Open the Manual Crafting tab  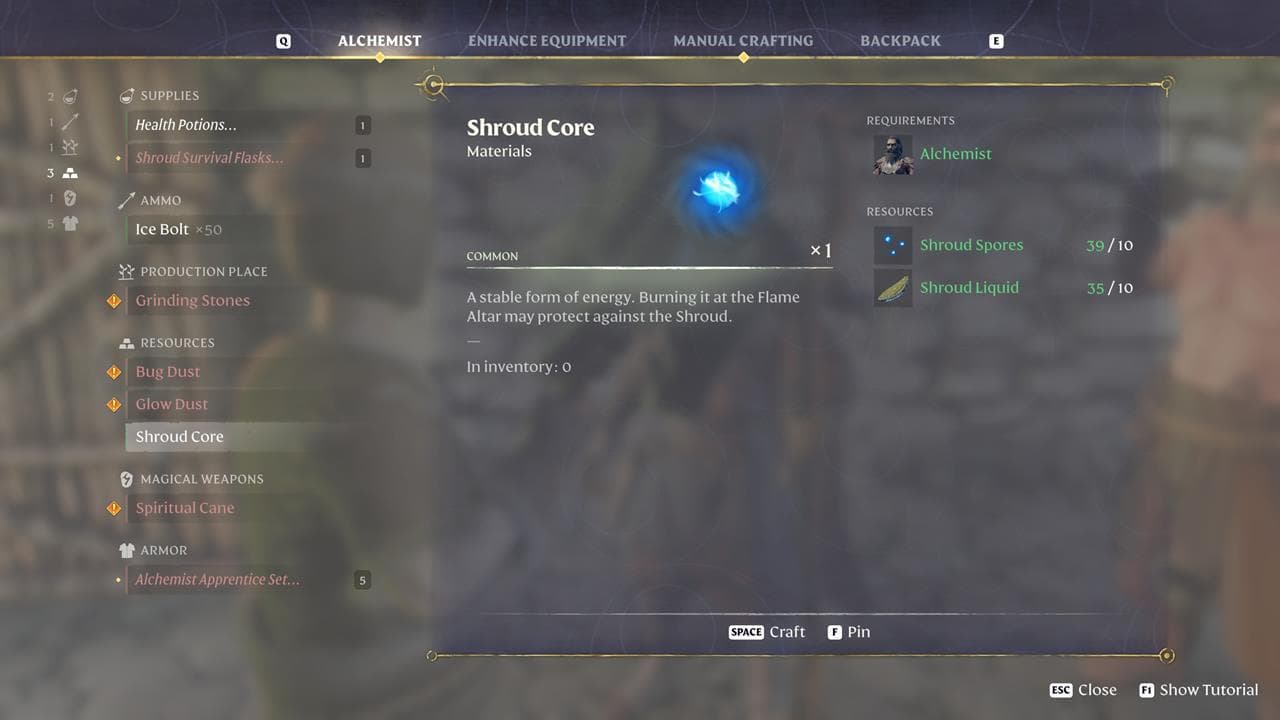pos(743,40)
